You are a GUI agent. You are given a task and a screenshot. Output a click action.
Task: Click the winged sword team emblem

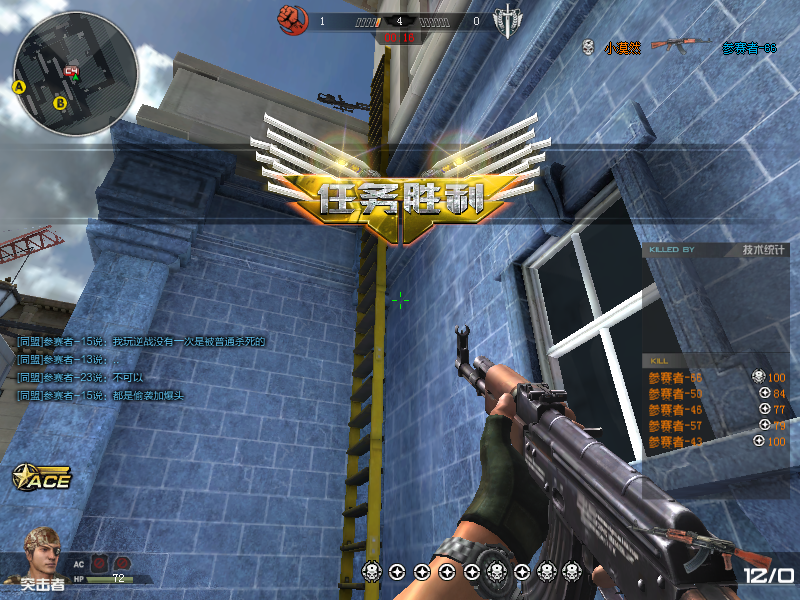coord(508,20)
